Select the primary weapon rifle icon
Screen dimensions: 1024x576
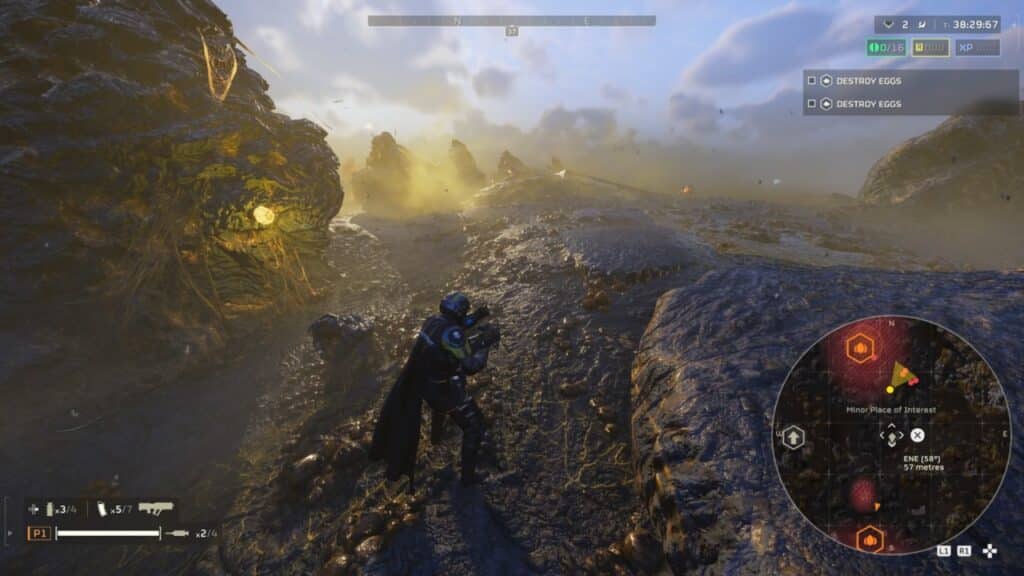click(155, 508)
